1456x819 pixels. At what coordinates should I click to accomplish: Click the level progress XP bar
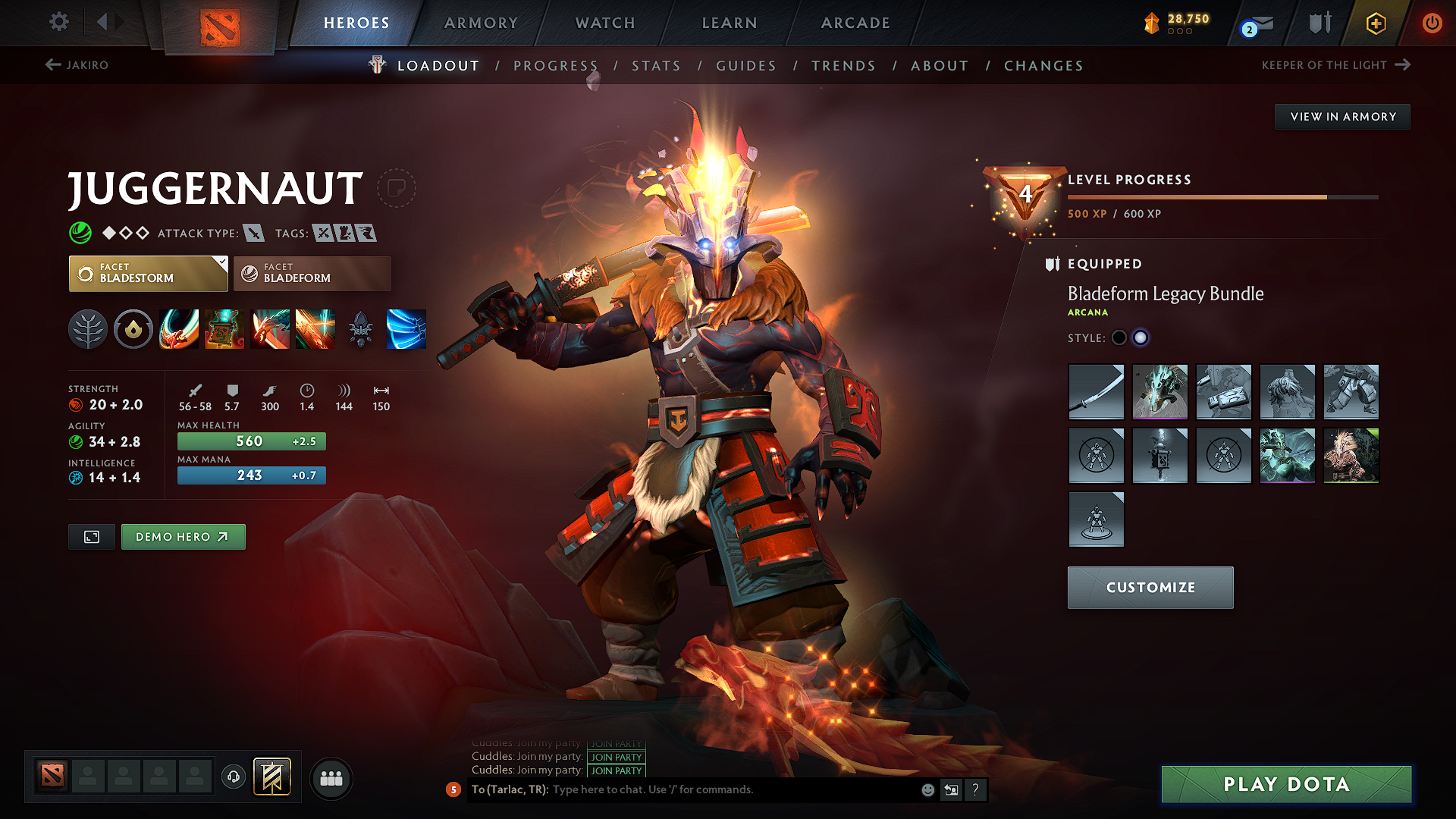pyautogui.click(x=1221, y=196)
